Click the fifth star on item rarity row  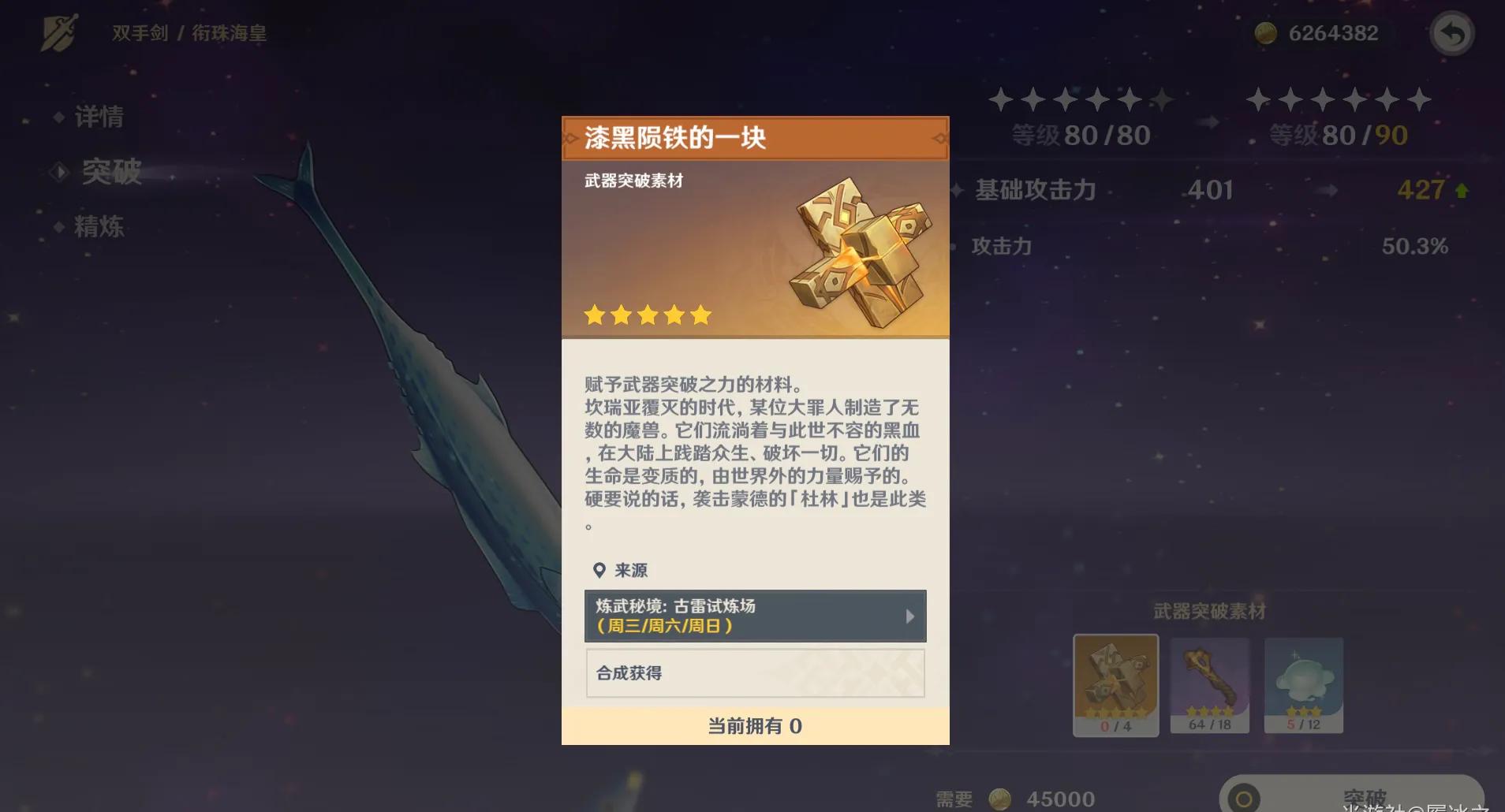[x=700, y=315]
